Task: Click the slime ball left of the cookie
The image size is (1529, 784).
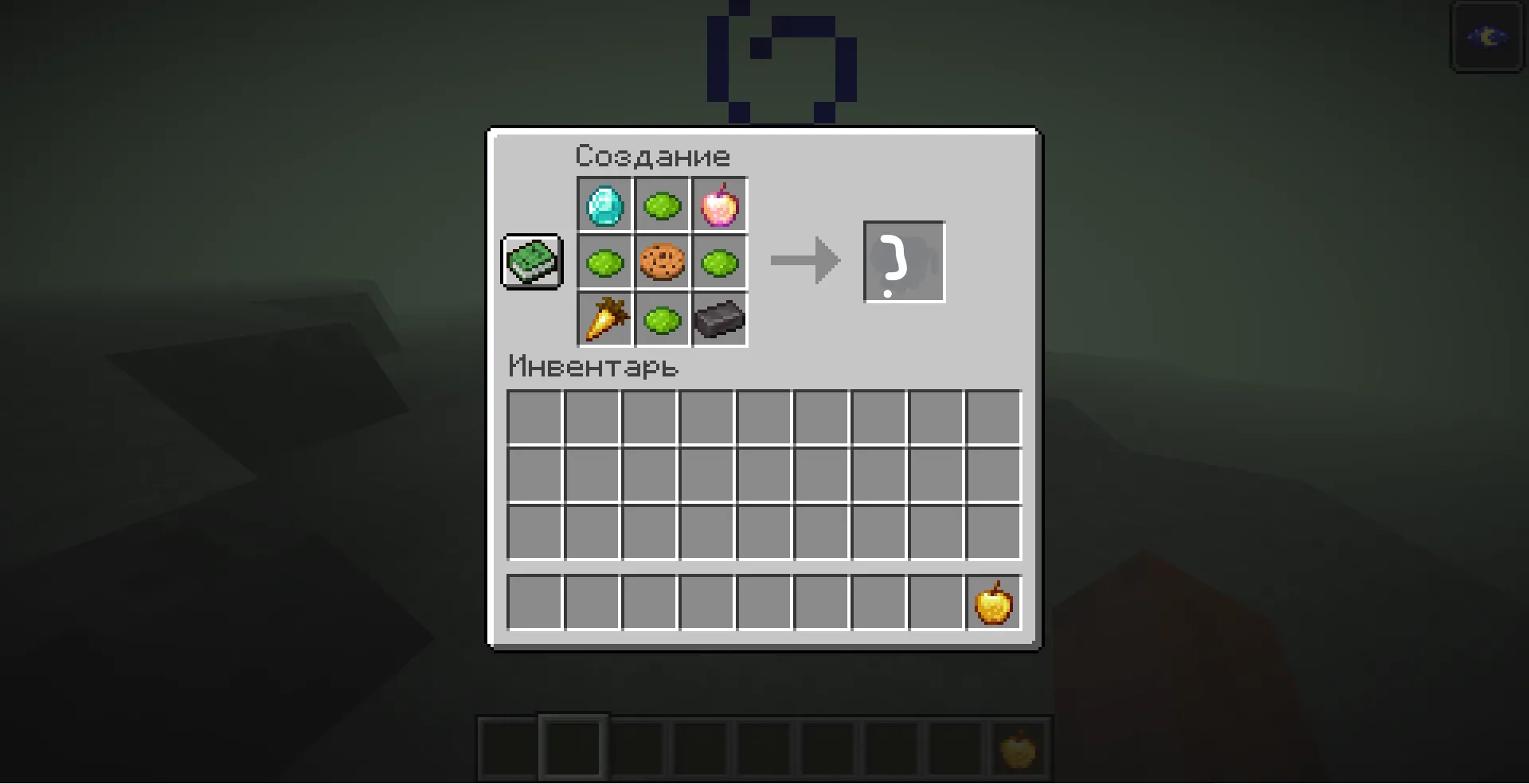Action: click(604, 263)
